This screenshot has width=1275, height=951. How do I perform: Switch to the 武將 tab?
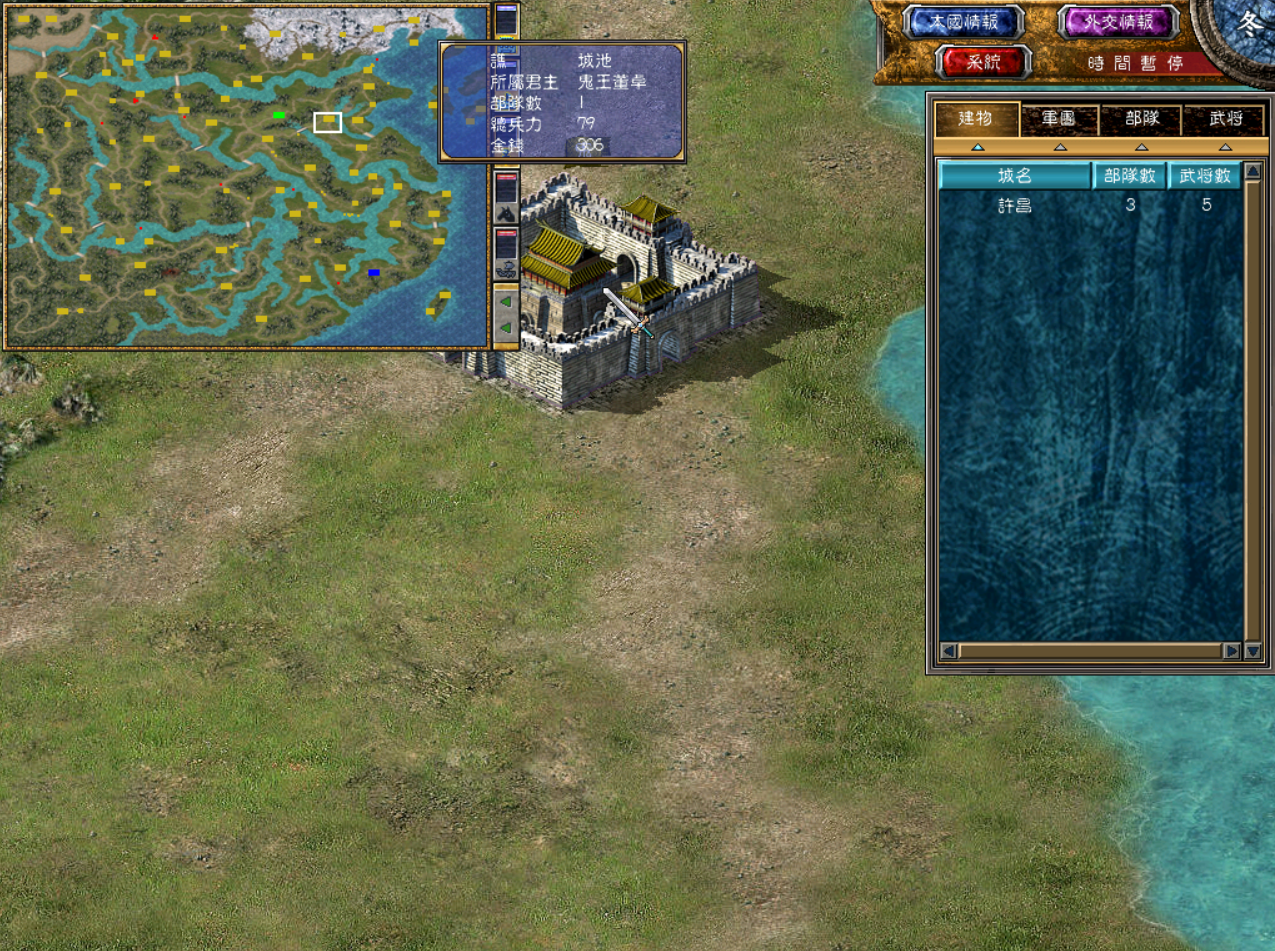coord(1224,120)
